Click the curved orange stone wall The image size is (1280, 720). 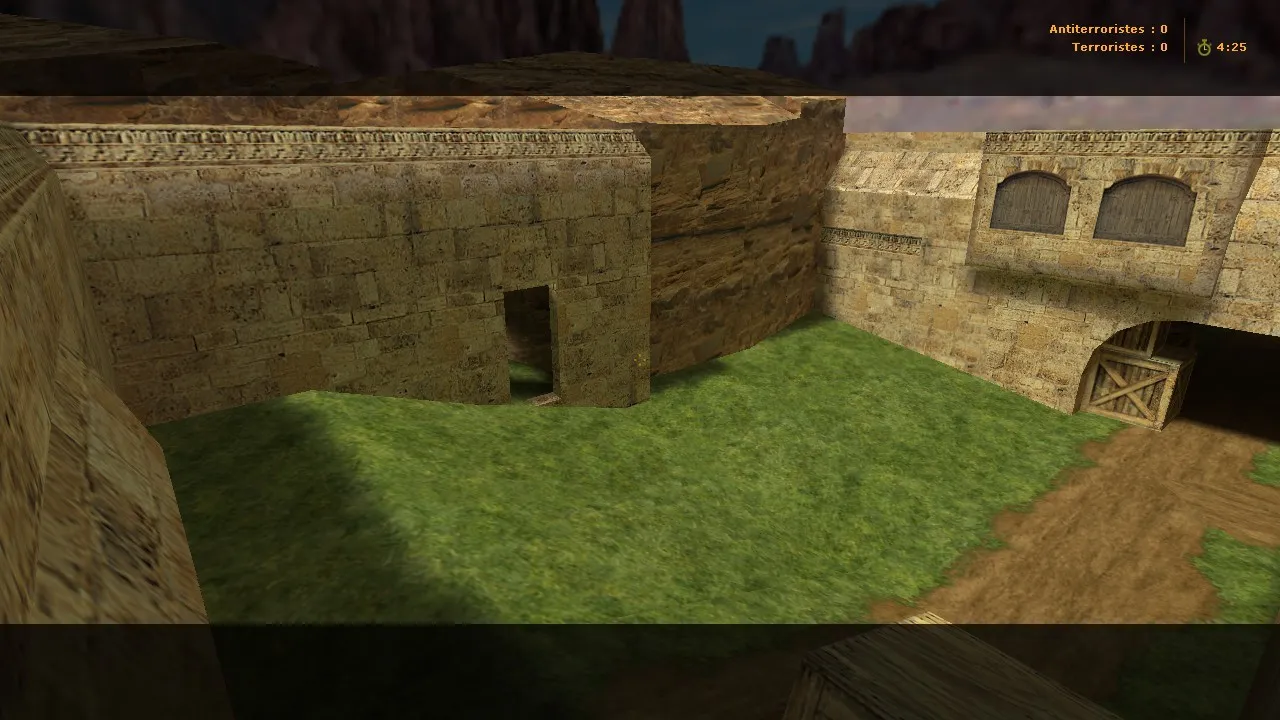(740, 250)
